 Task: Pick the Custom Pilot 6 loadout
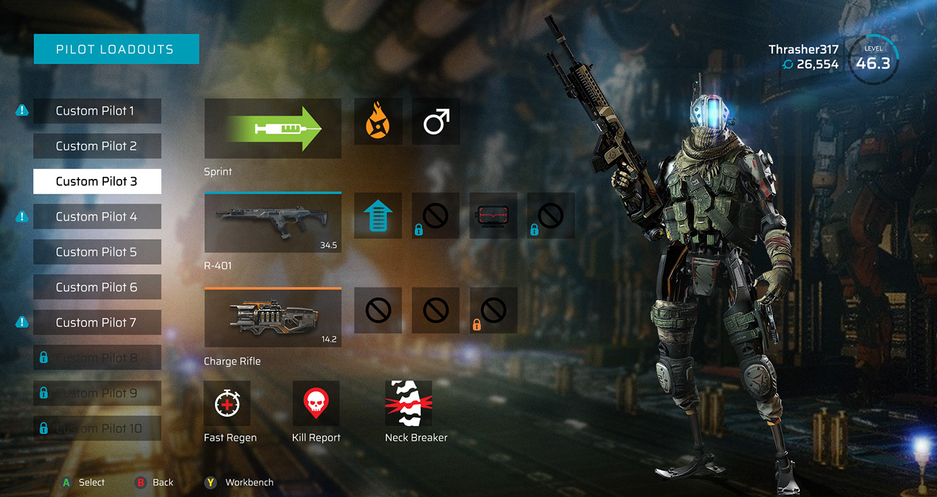coord(97,287)
